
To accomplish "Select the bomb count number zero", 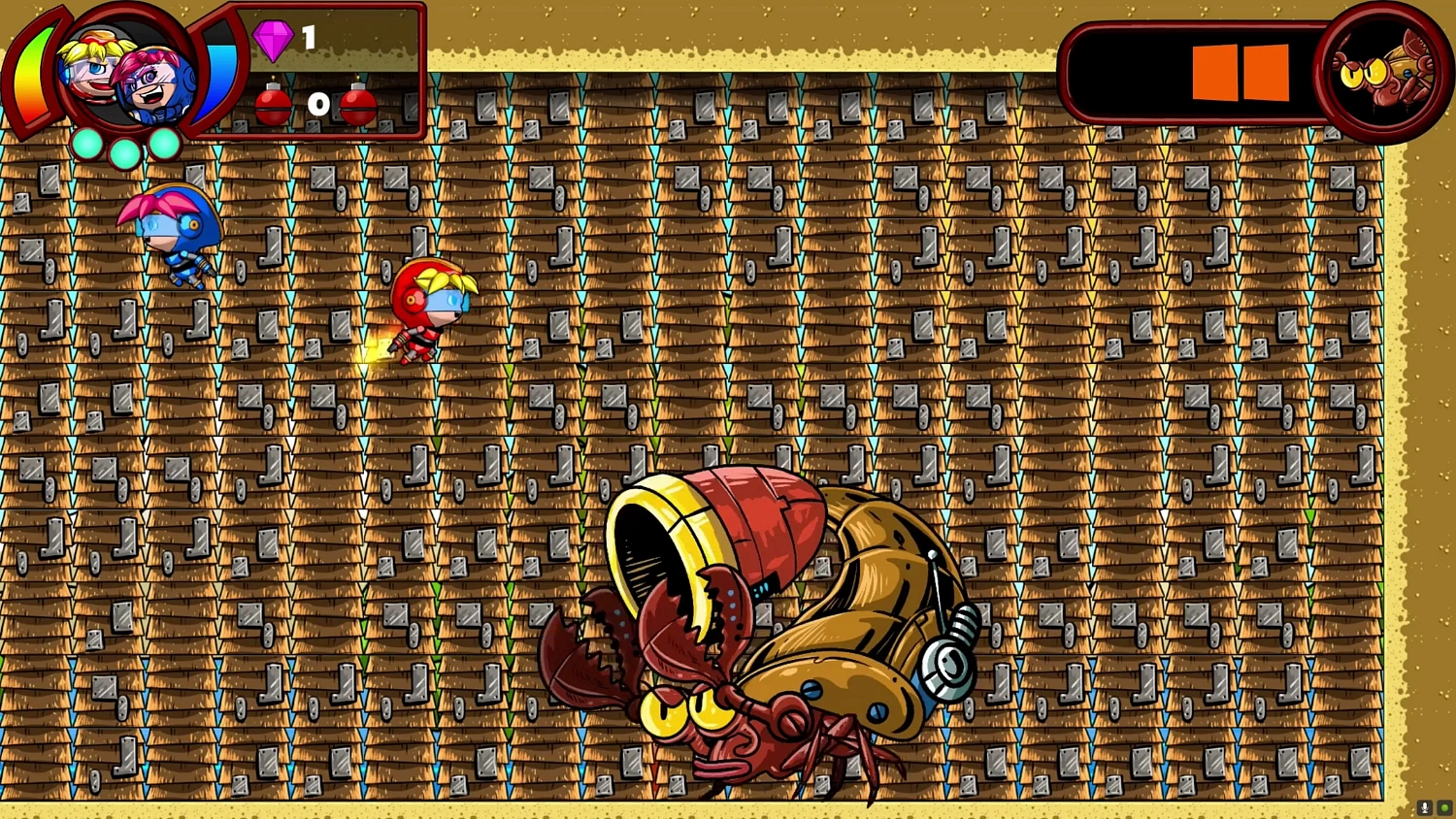I will pyautogui.click(x=318, y=105).
